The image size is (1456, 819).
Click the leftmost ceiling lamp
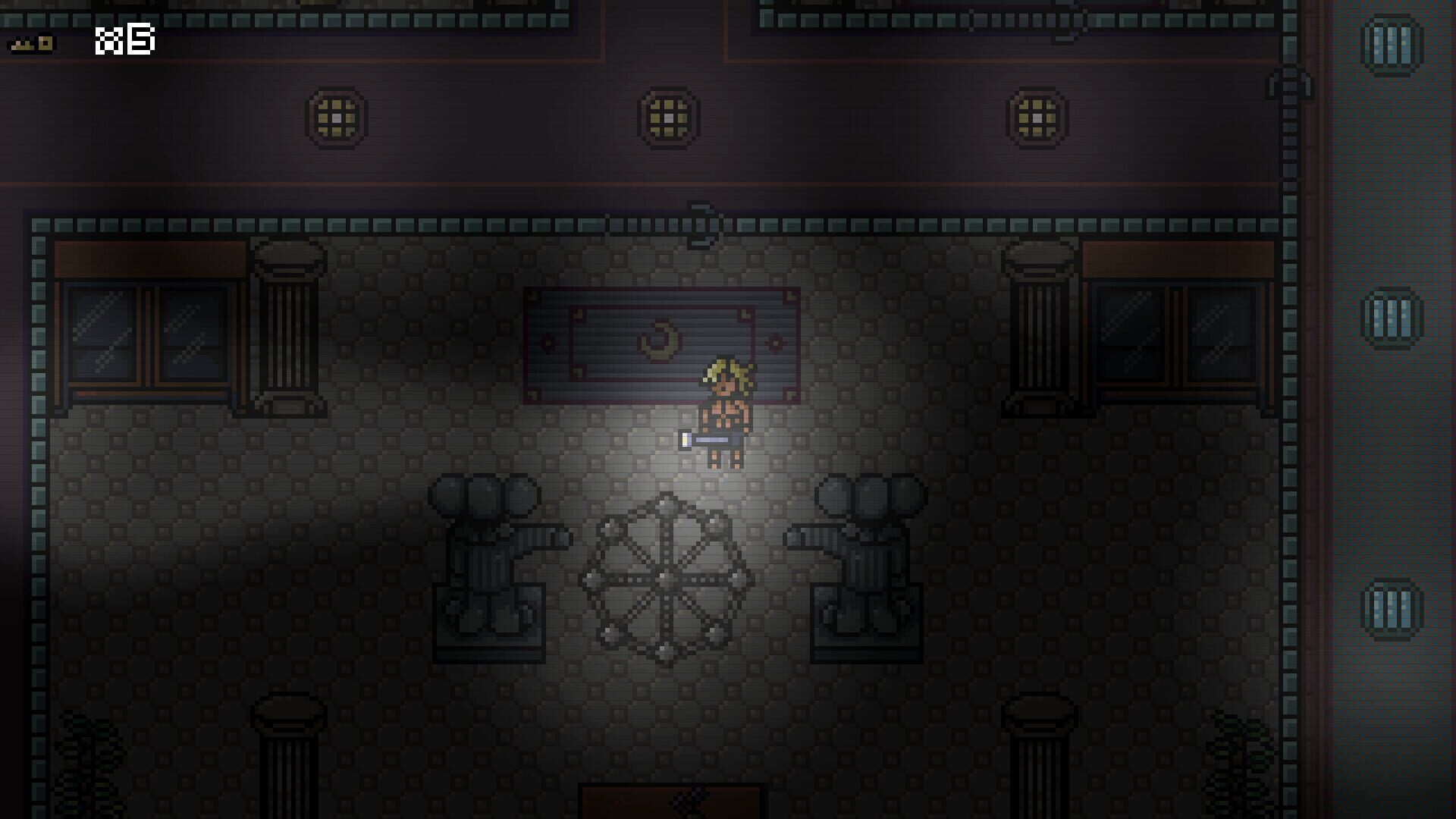point(334,119)
